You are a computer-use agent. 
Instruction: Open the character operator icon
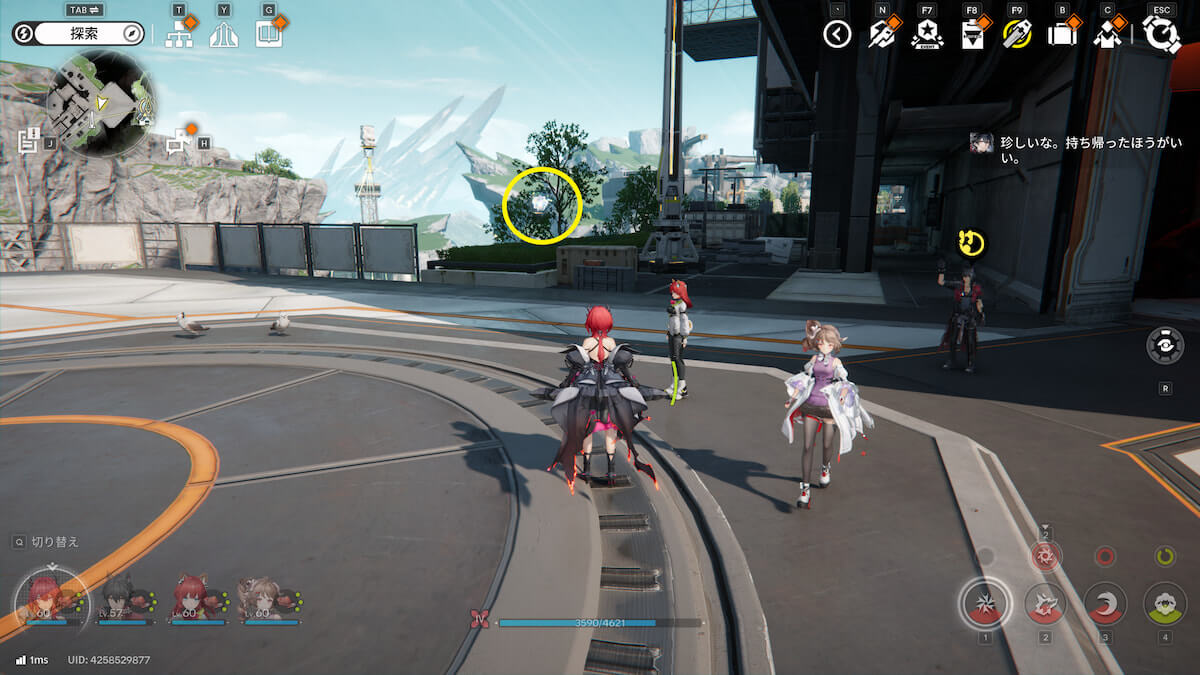pyautogui.click(x=1107, y=35)
